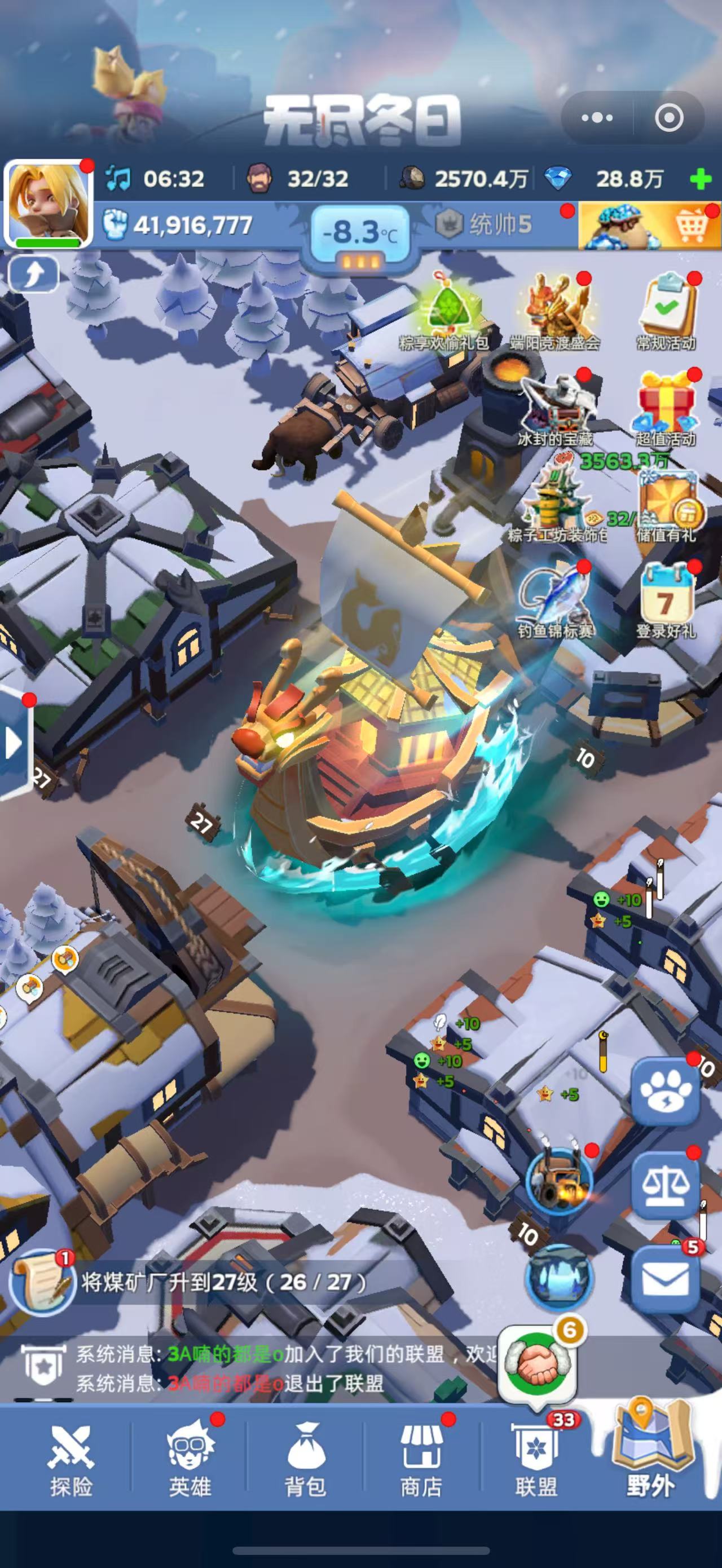Open the mail envelope button

[x=665, y=1278]
